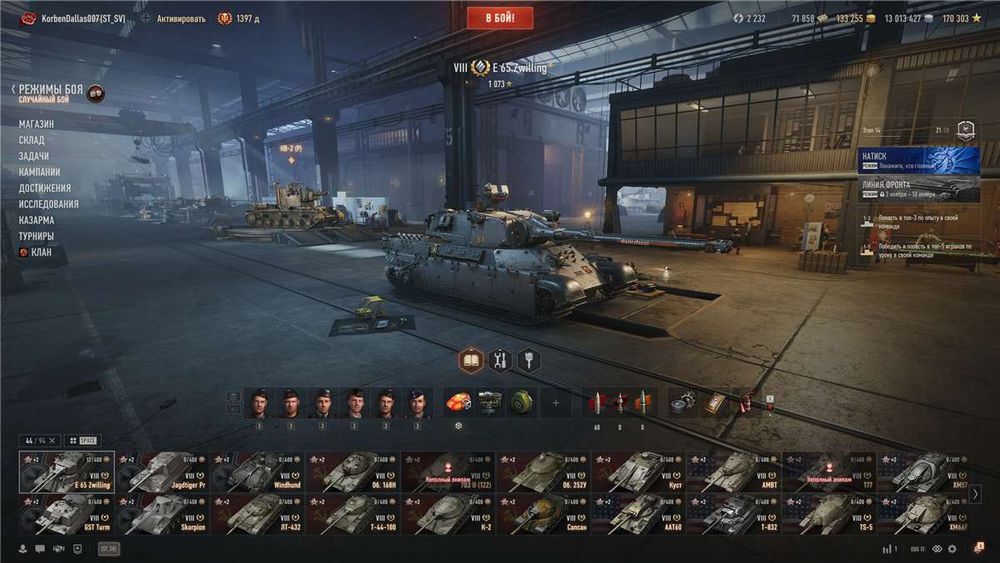Open the СКЛАД depot menu
Viewport: 1000px width, 563px height.
coord(32,140)
